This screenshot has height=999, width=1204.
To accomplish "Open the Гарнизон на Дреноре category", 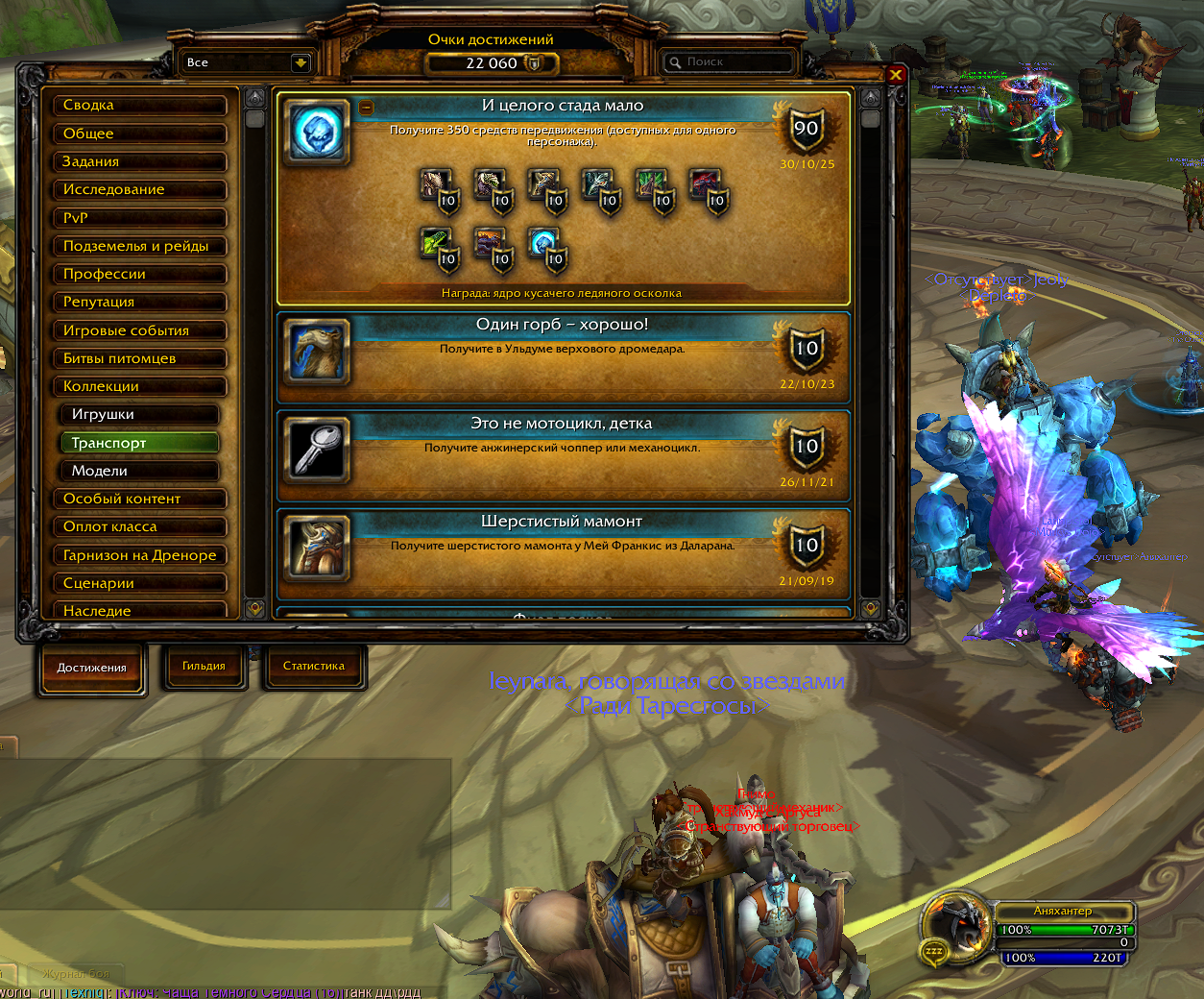I will [139, 555].
